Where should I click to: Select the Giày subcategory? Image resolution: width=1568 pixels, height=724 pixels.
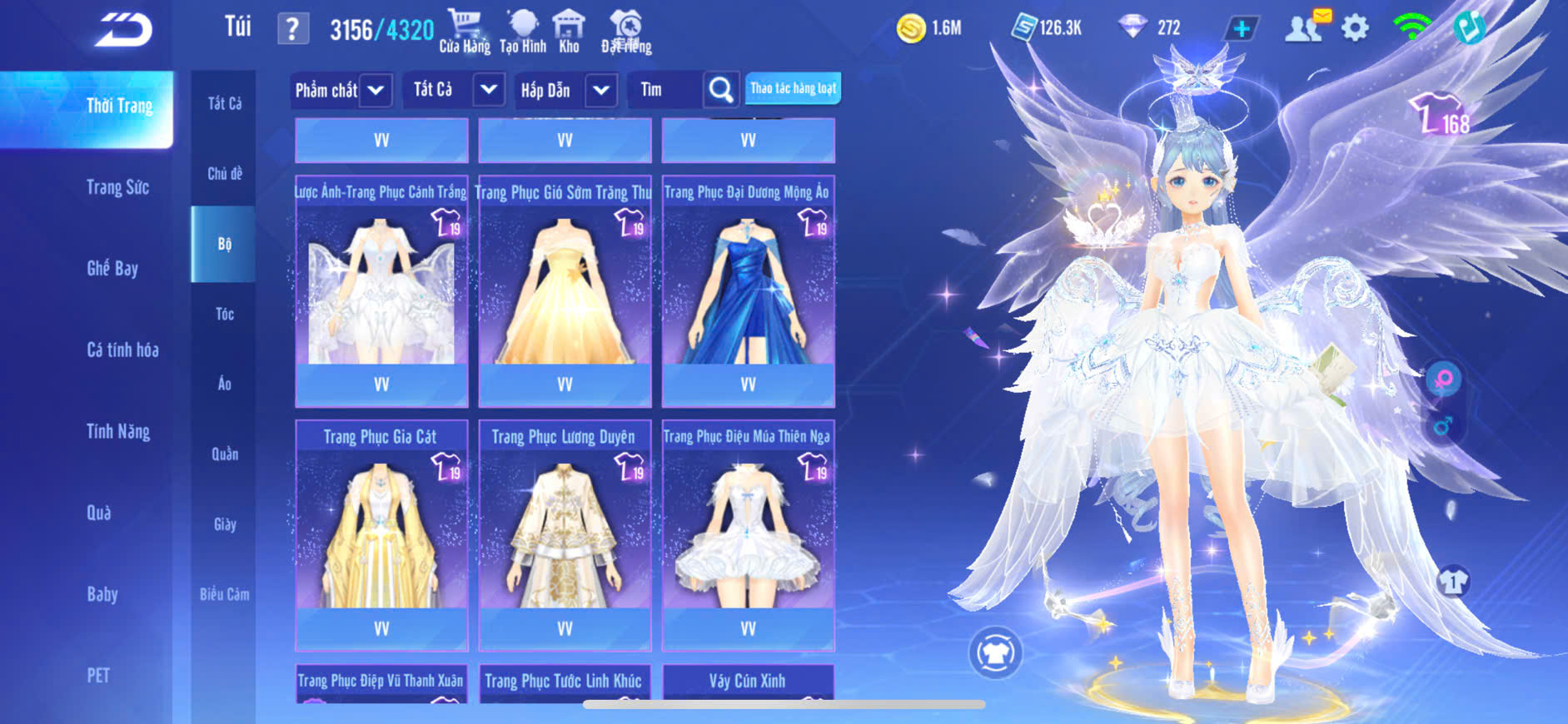(x=224, y=524)
